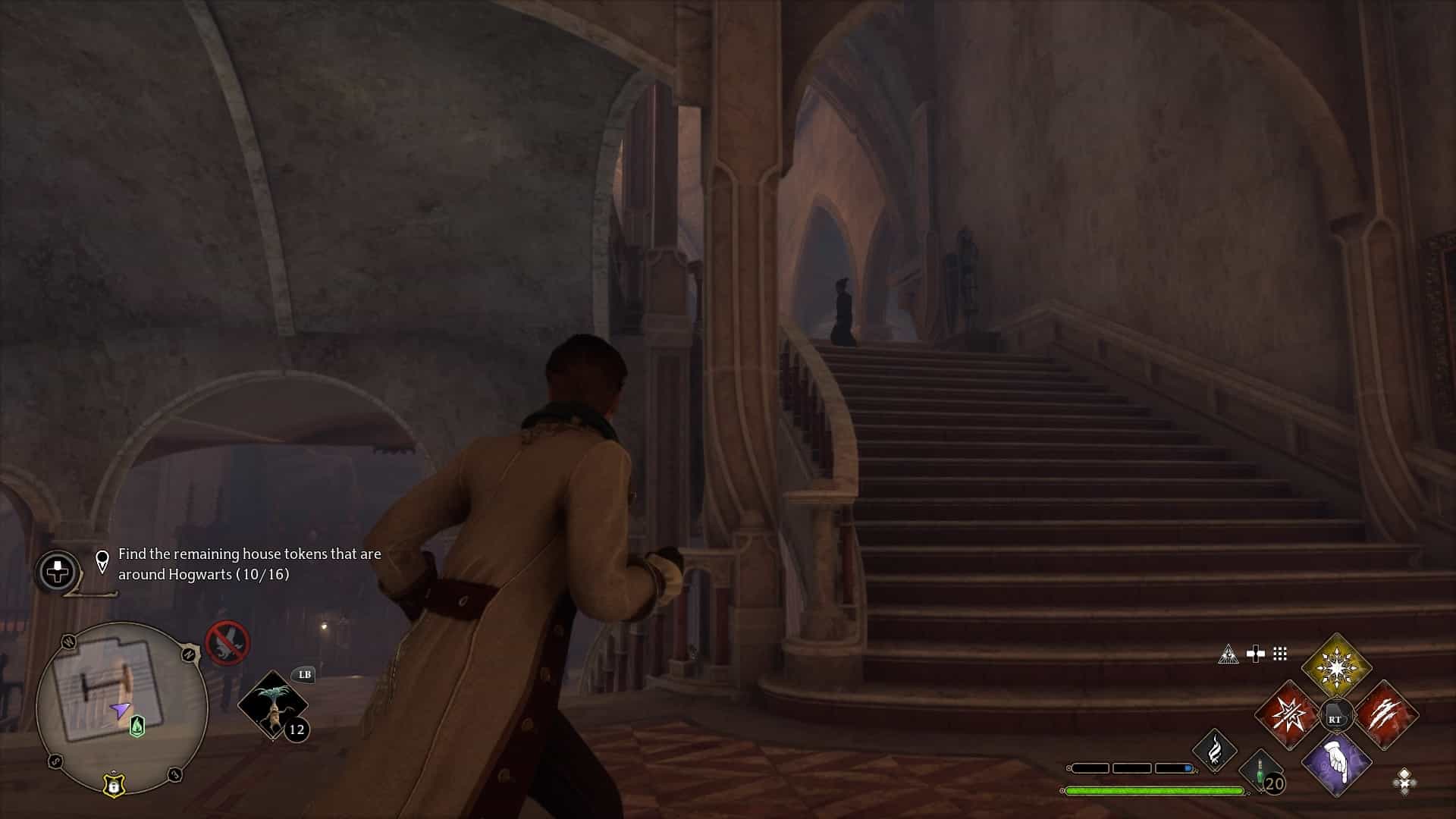Cast the red claw-slash Diffindo spell
The width and height of the screenshot is (1456, 819).
(x=1385, y=716)
